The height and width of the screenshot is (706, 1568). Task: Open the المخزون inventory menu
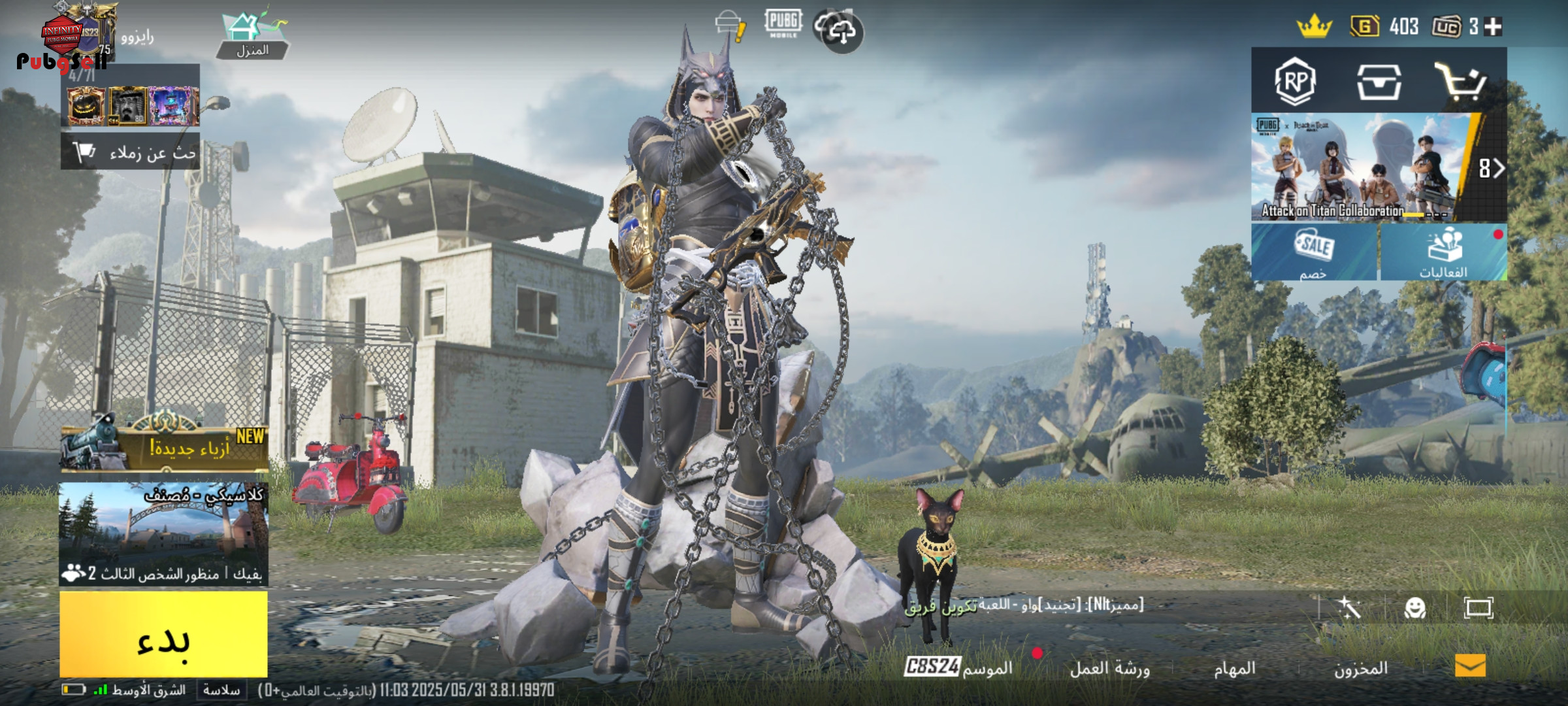[x=1360, y=668]
